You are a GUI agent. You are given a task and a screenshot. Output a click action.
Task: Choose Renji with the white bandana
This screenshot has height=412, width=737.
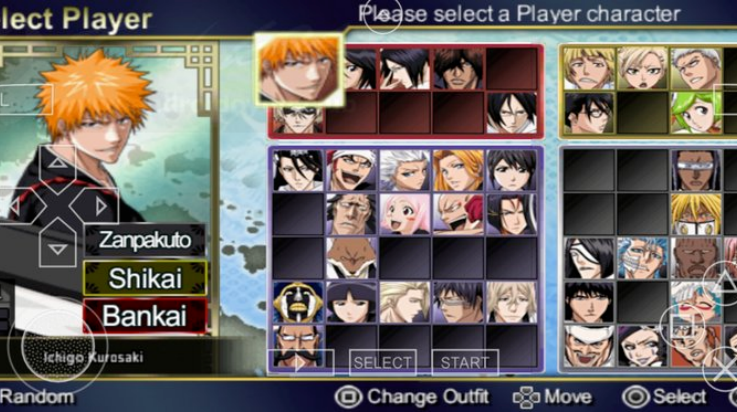pyautogui.click(x=350, y=170)
